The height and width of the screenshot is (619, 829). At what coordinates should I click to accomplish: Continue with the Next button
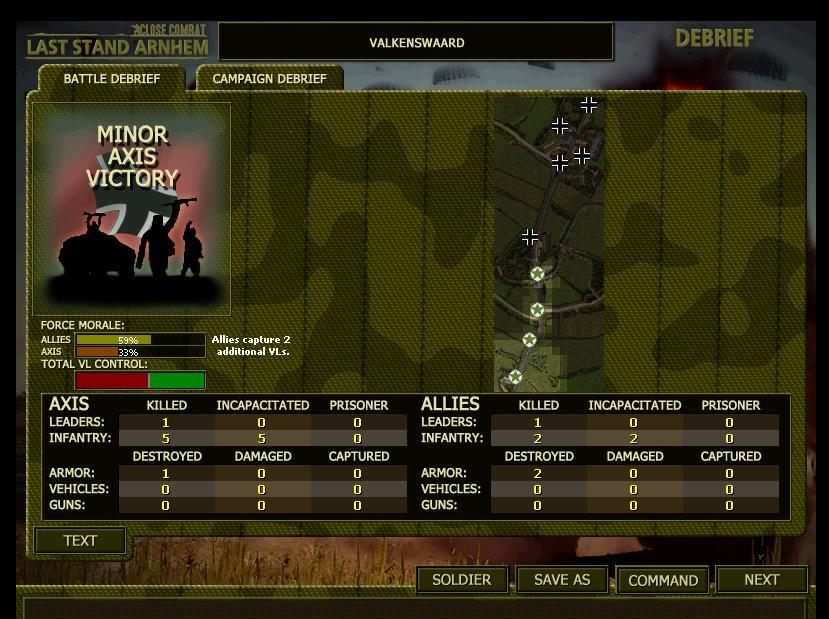click(761, 580)
